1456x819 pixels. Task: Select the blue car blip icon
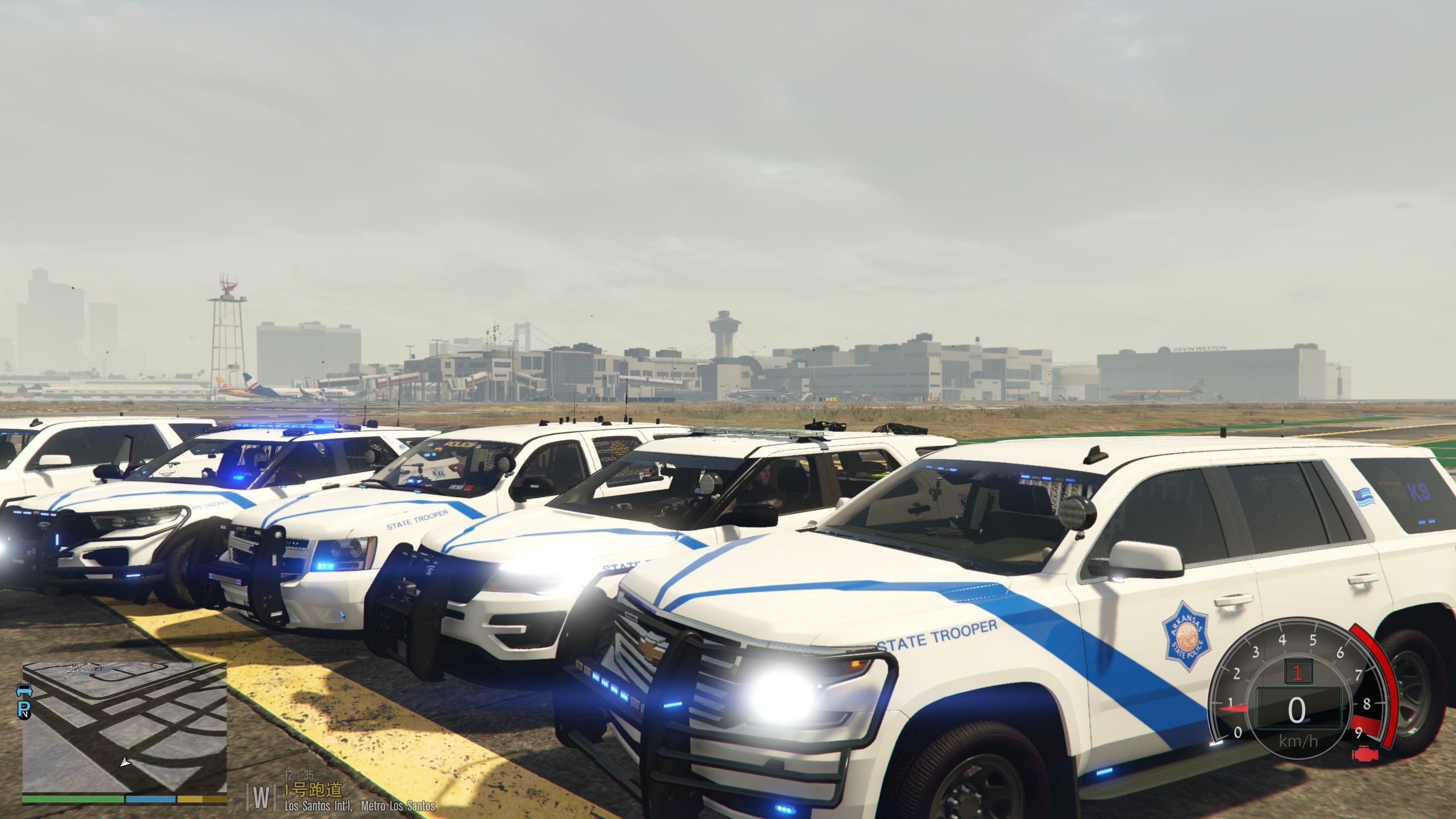(x=25, y=690)
